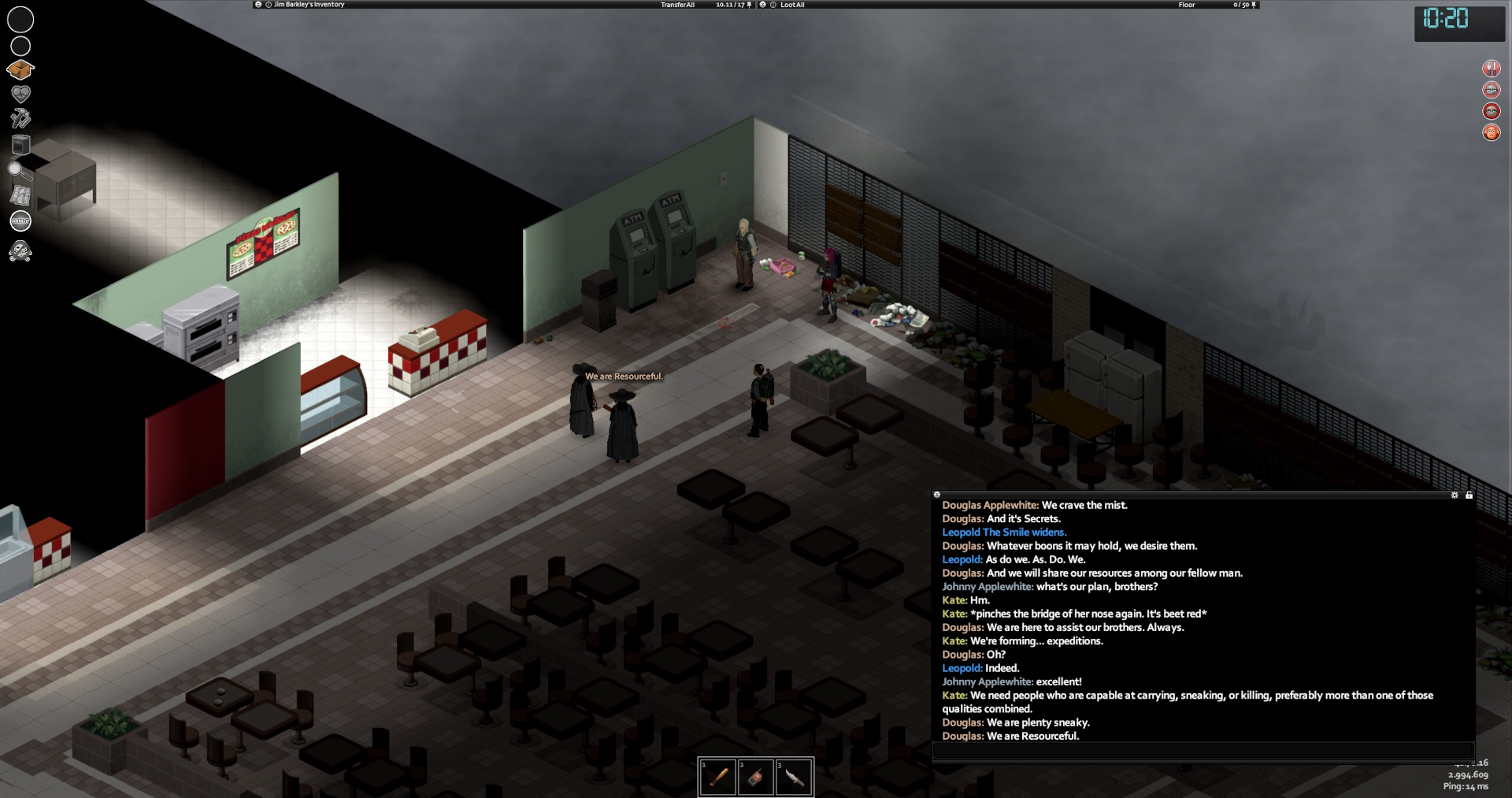This screenshot has height=798, width=1512.
Task: Select the large primary hand slot
Action: click(20, 20)
